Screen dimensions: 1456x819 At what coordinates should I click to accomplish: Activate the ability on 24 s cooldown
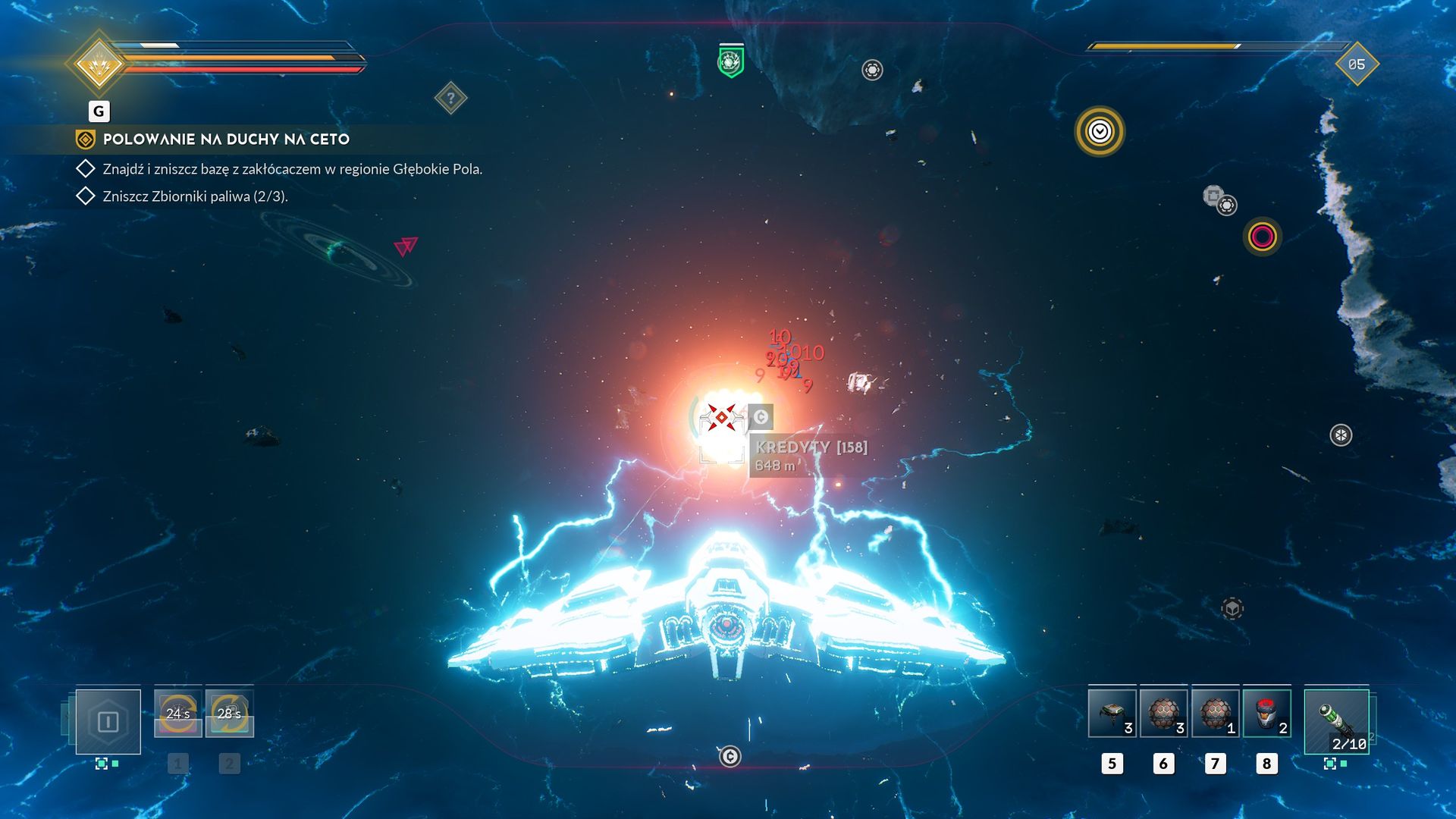click(x=178, y=714)
